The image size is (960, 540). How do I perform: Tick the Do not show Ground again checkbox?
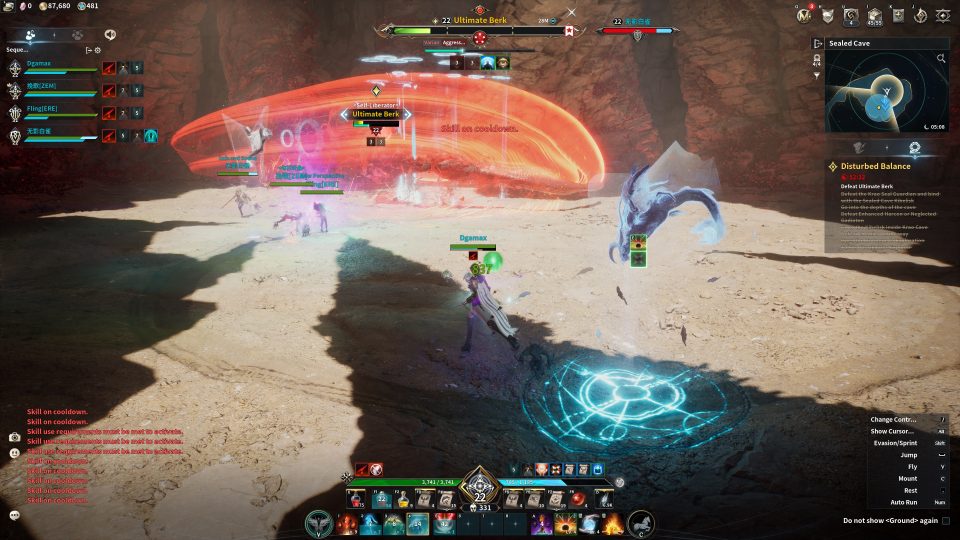click(946, 520)
